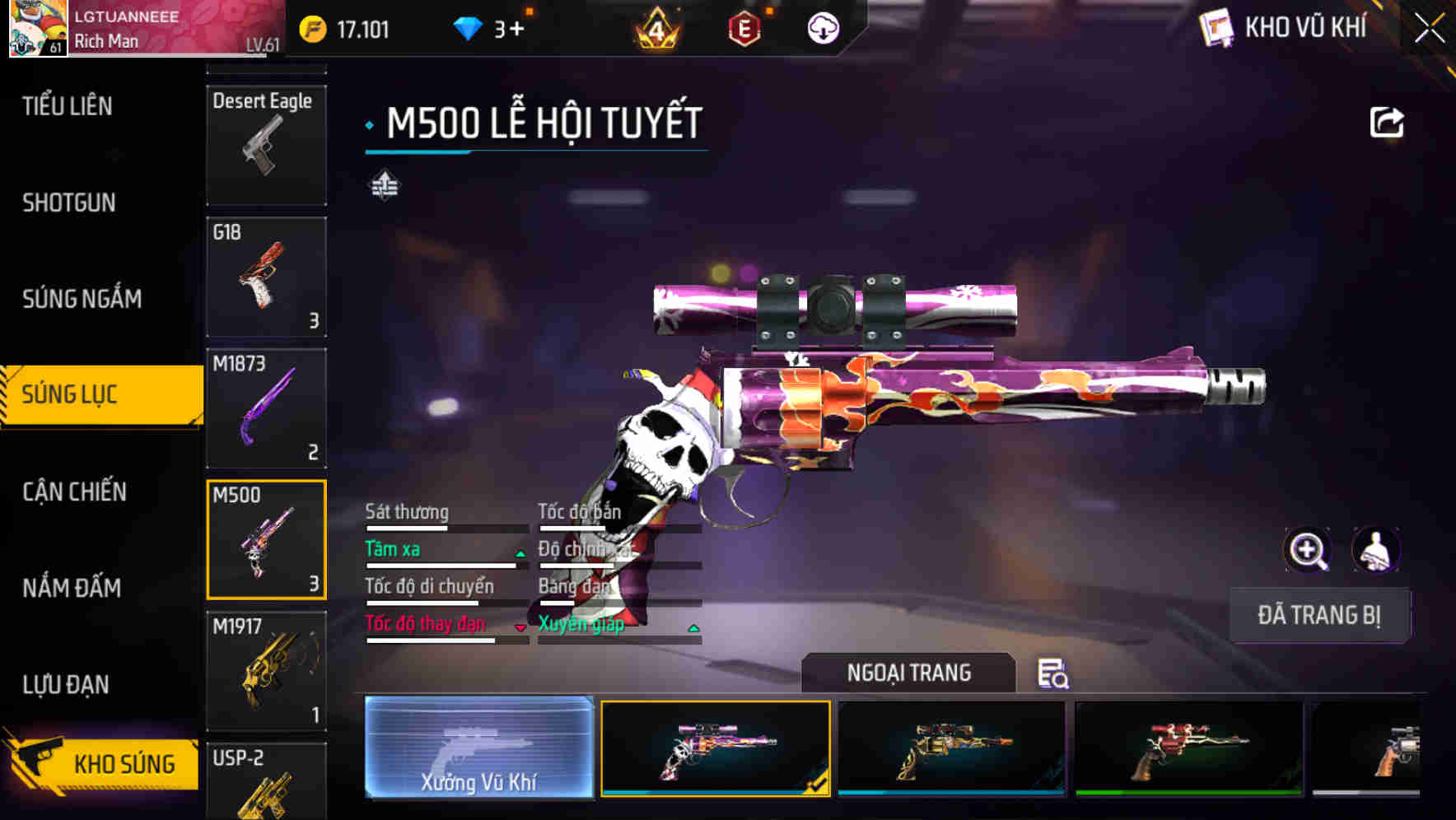Open Xưởng Vũ Khí
1456x820 pixels.
[x=481, y=749]
